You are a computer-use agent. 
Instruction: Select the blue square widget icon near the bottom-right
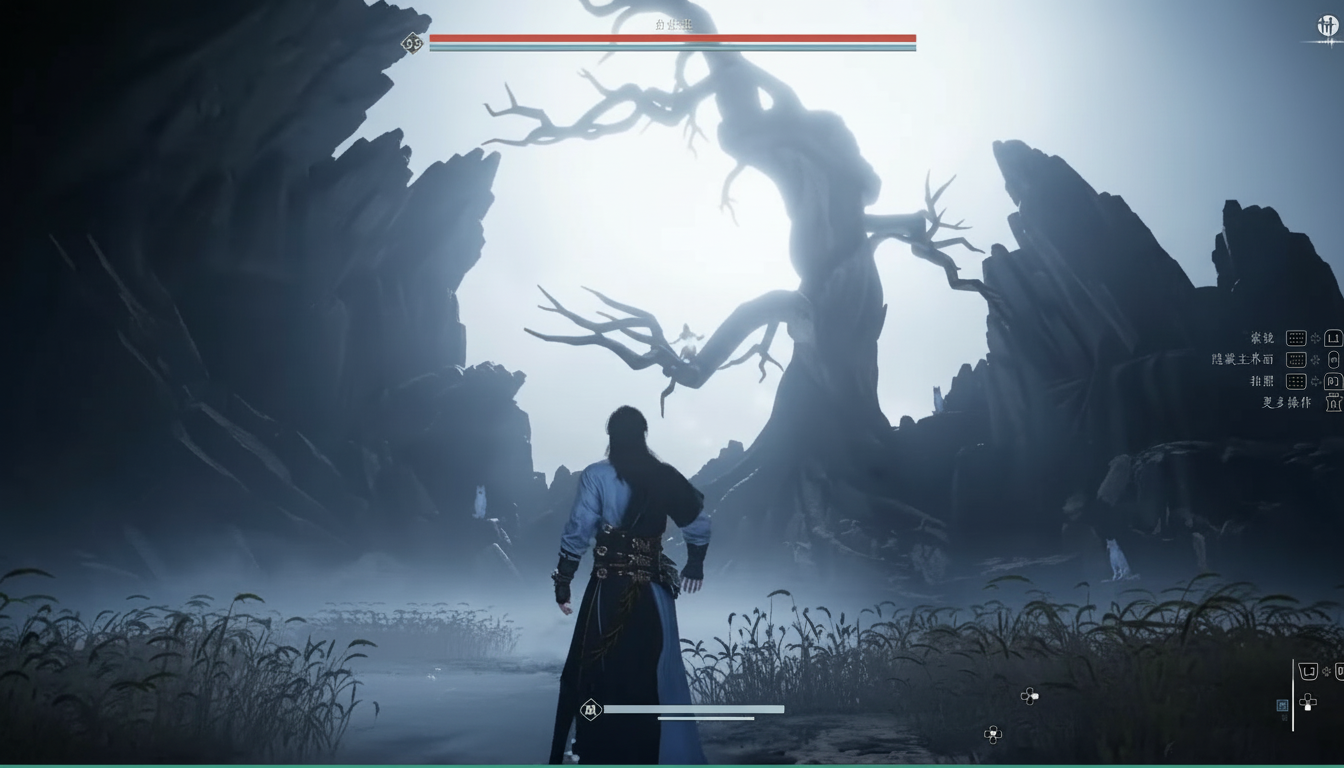point(1282,704)
